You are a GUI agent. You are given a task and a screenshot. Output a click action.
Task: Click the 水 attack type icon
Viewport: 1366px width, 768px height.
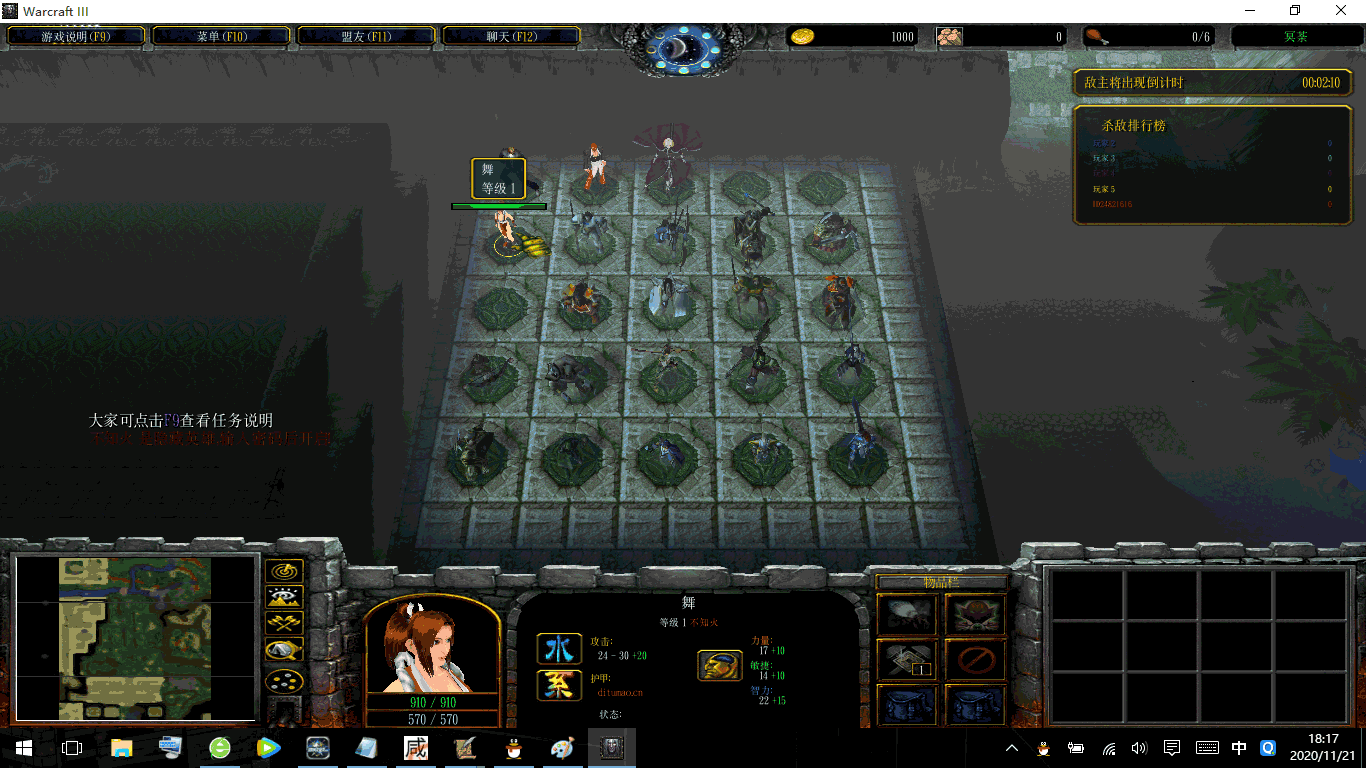click(x=559, y=649)
